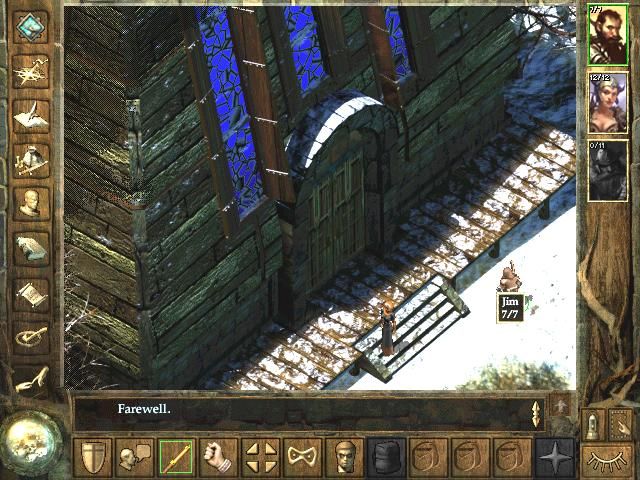Screen dimensions: 640x480
Task: Open the journal with the quill icon
Action: (x=32, y=116)
